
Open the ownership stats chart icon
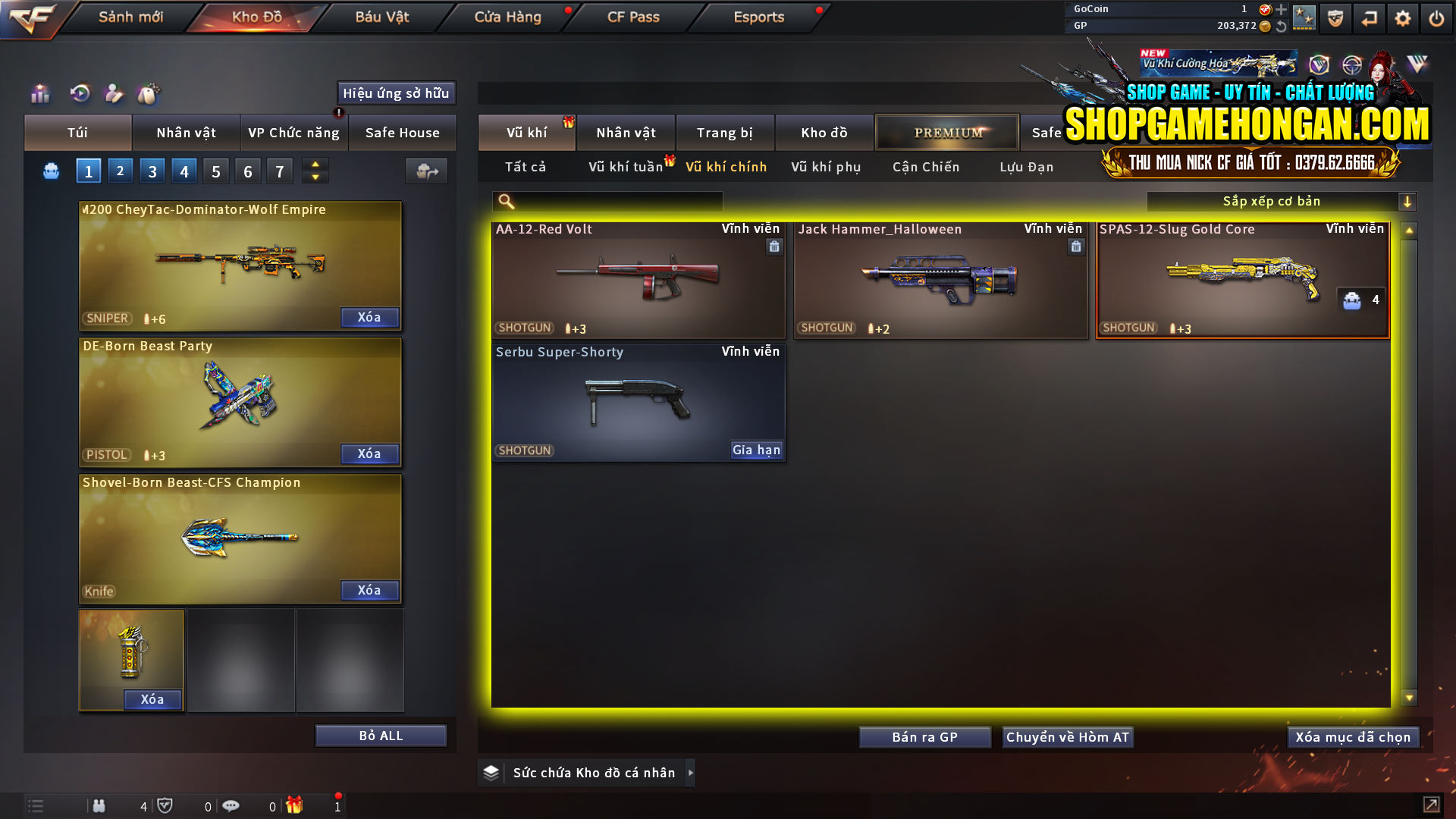(39, 94)
